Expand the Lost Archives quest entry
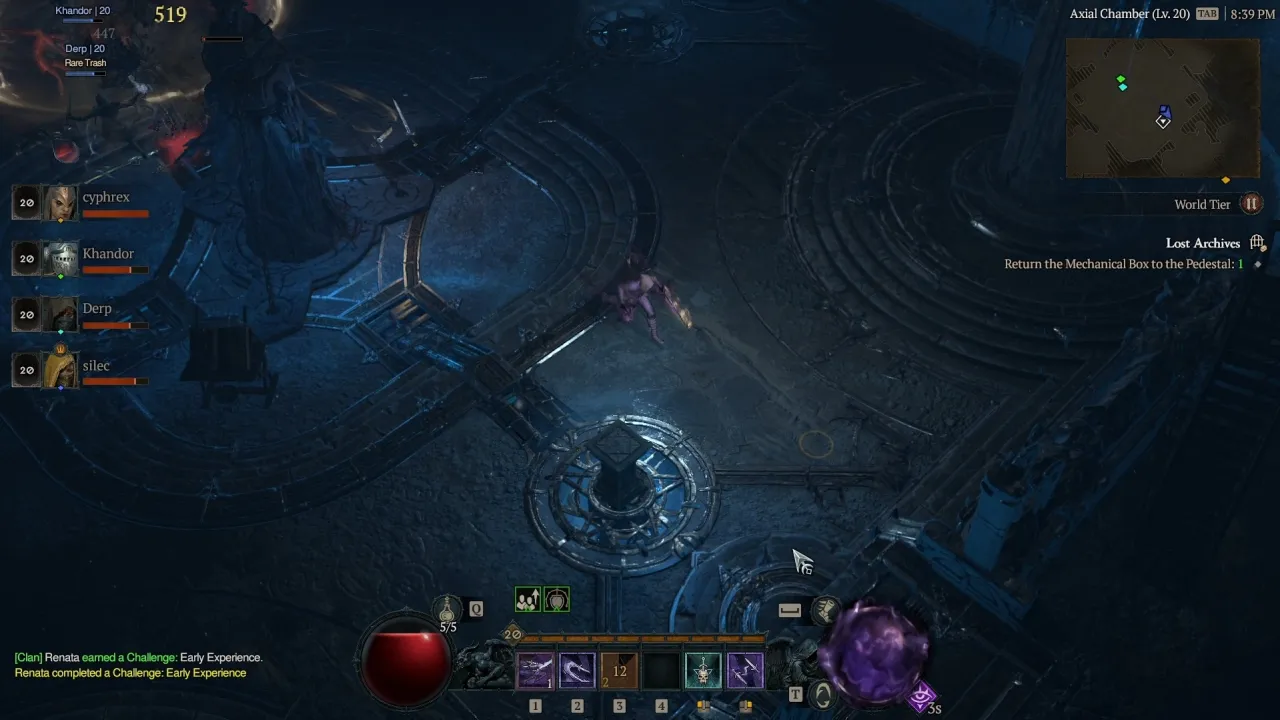 [1203, 243]
